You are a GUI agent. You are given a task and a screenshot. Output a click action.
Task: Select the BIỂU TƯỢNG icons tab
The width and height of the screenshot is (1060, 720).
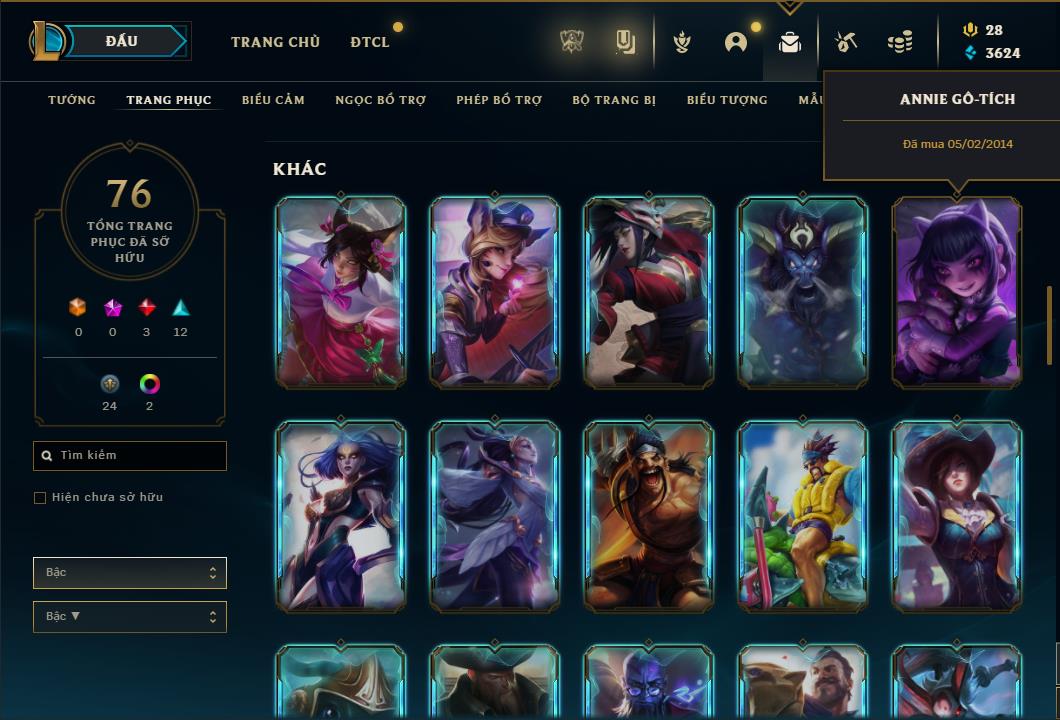(x=727, y=100)
